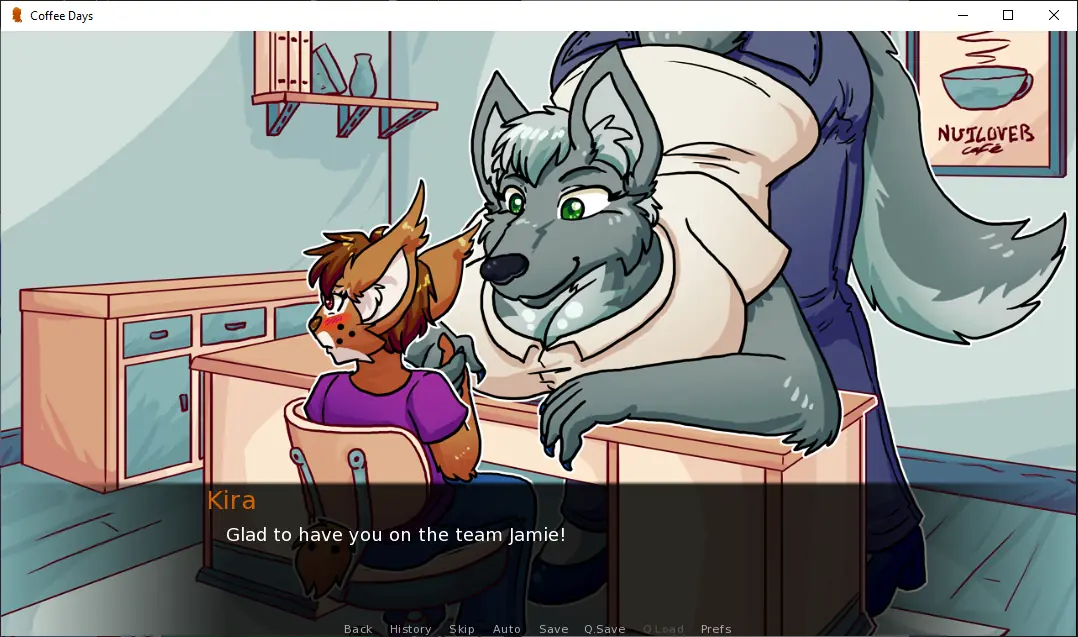Open Prefs settings screen
This screenshot has width=1078, height=637.
(716, 629)
